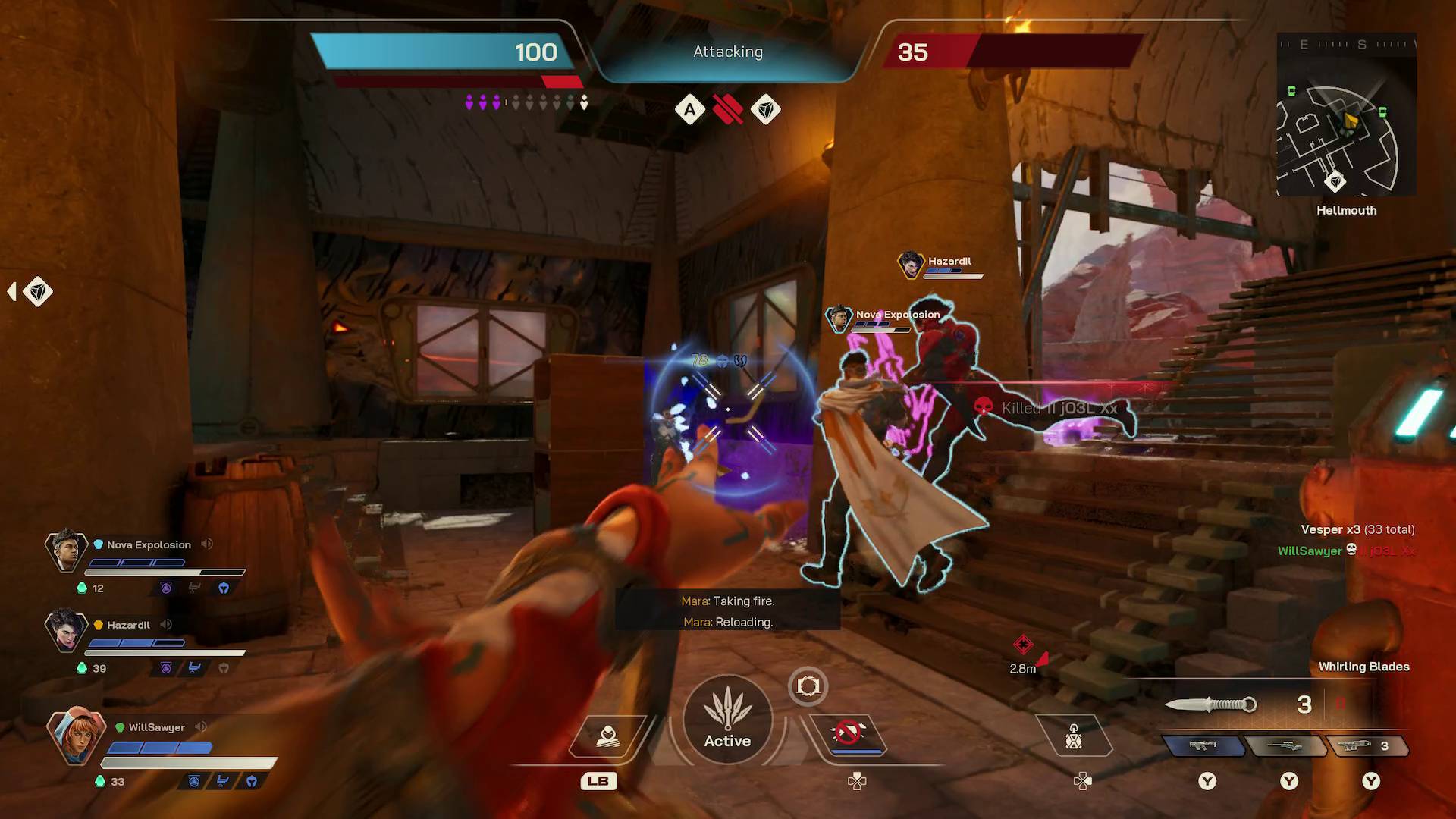Image resolution: width=1456 pixels, height=819 pixels.
Task: Toggle HazardIl's speaker audio icon
Action: coord(167,624)
